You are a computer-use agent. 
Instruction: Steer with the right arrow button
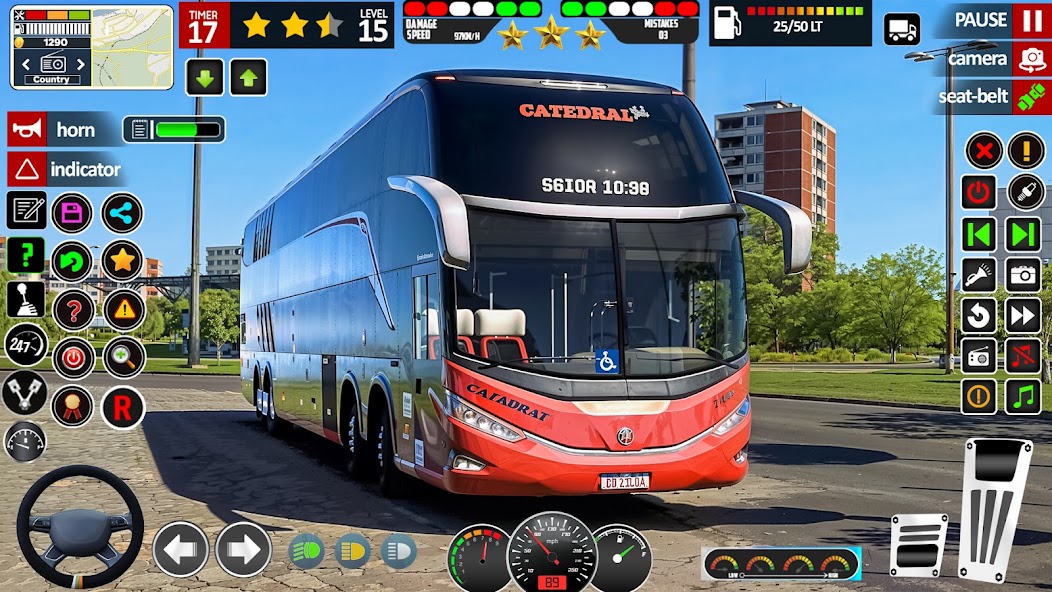point(244,549)
